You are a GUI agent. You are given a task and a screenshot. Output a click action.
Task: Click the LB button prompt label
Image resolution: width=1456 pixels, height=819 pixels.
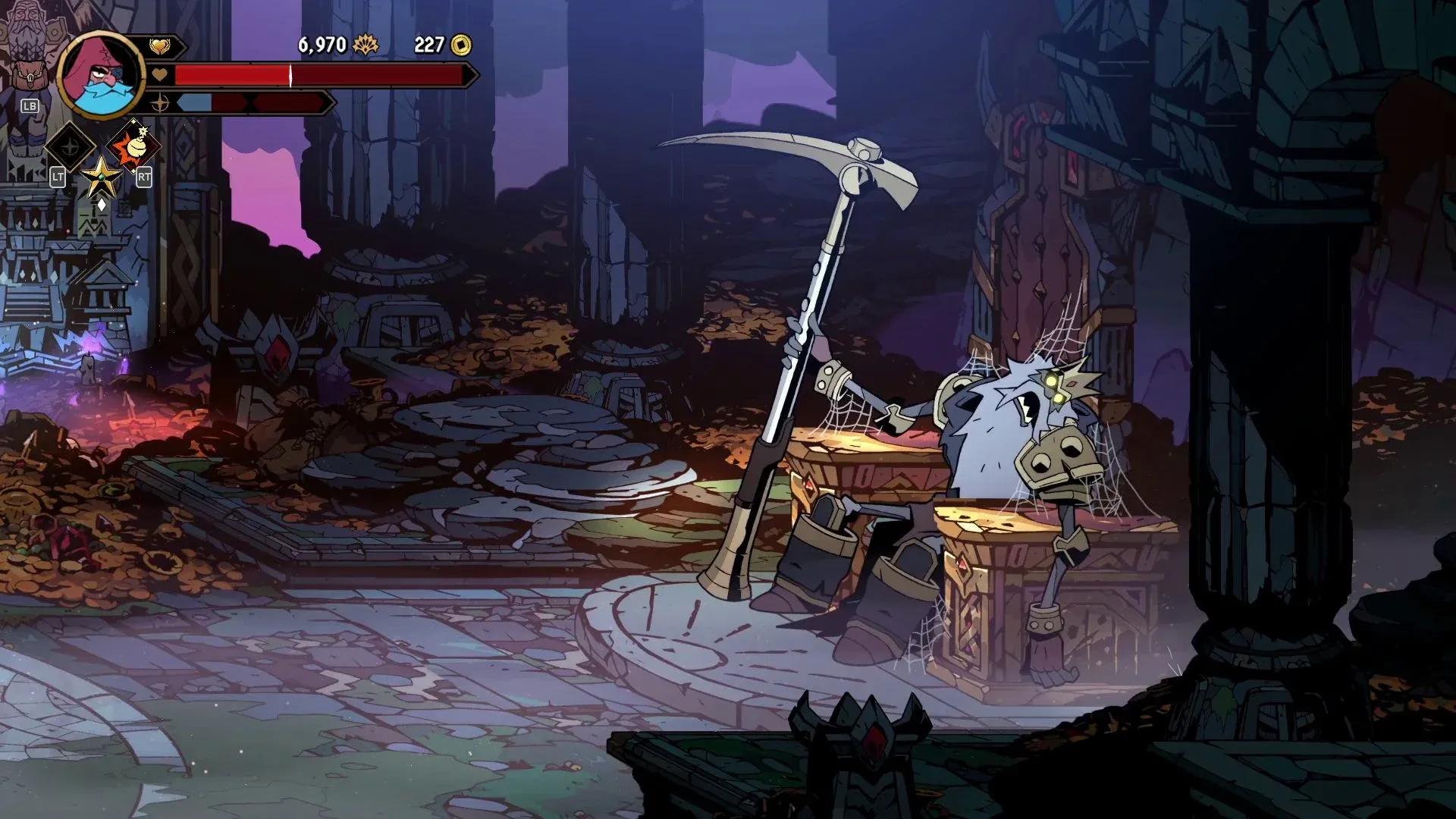[x=30, y=107]
